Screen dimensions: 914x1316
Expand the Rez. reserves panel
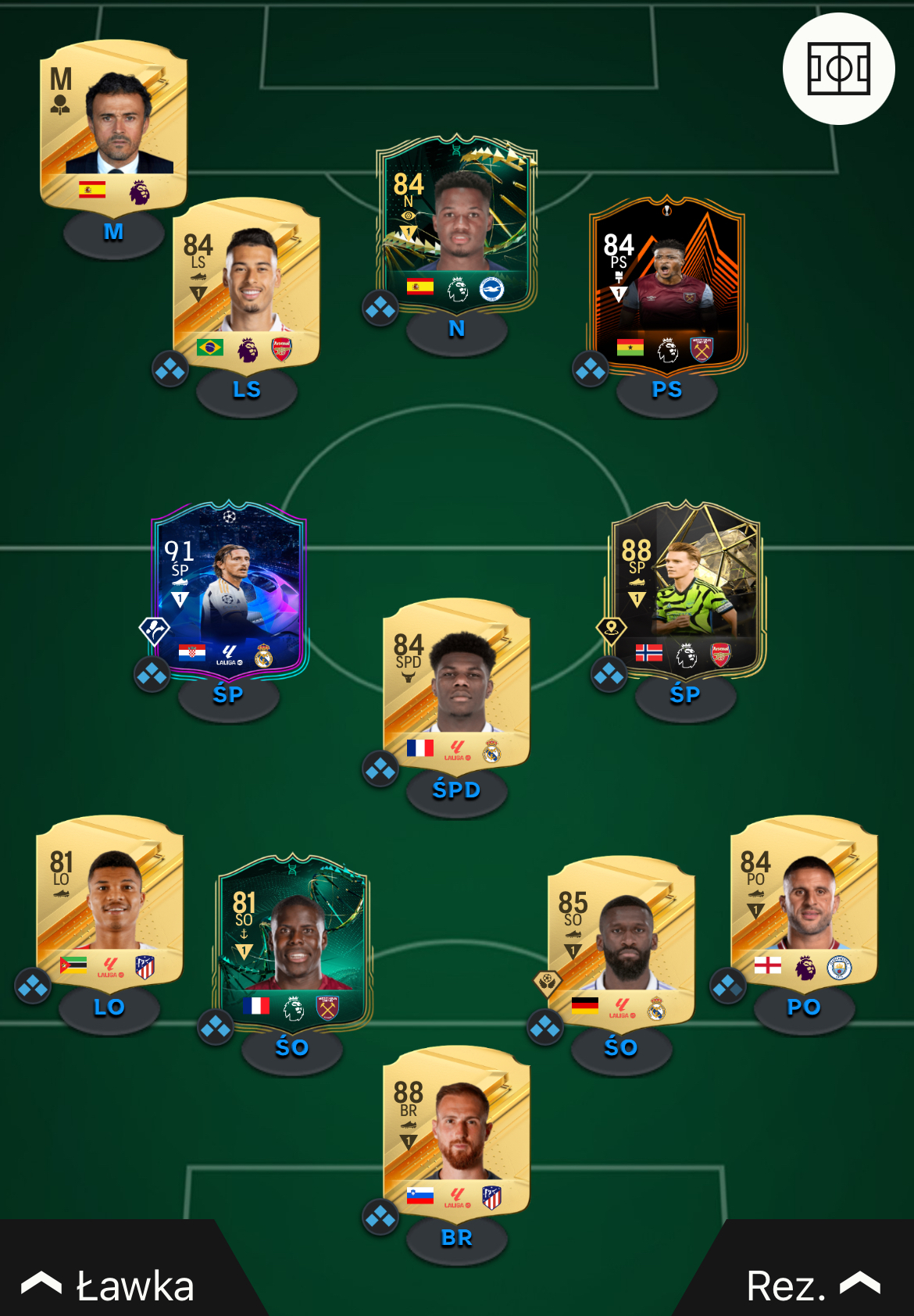pos(812,1285)
